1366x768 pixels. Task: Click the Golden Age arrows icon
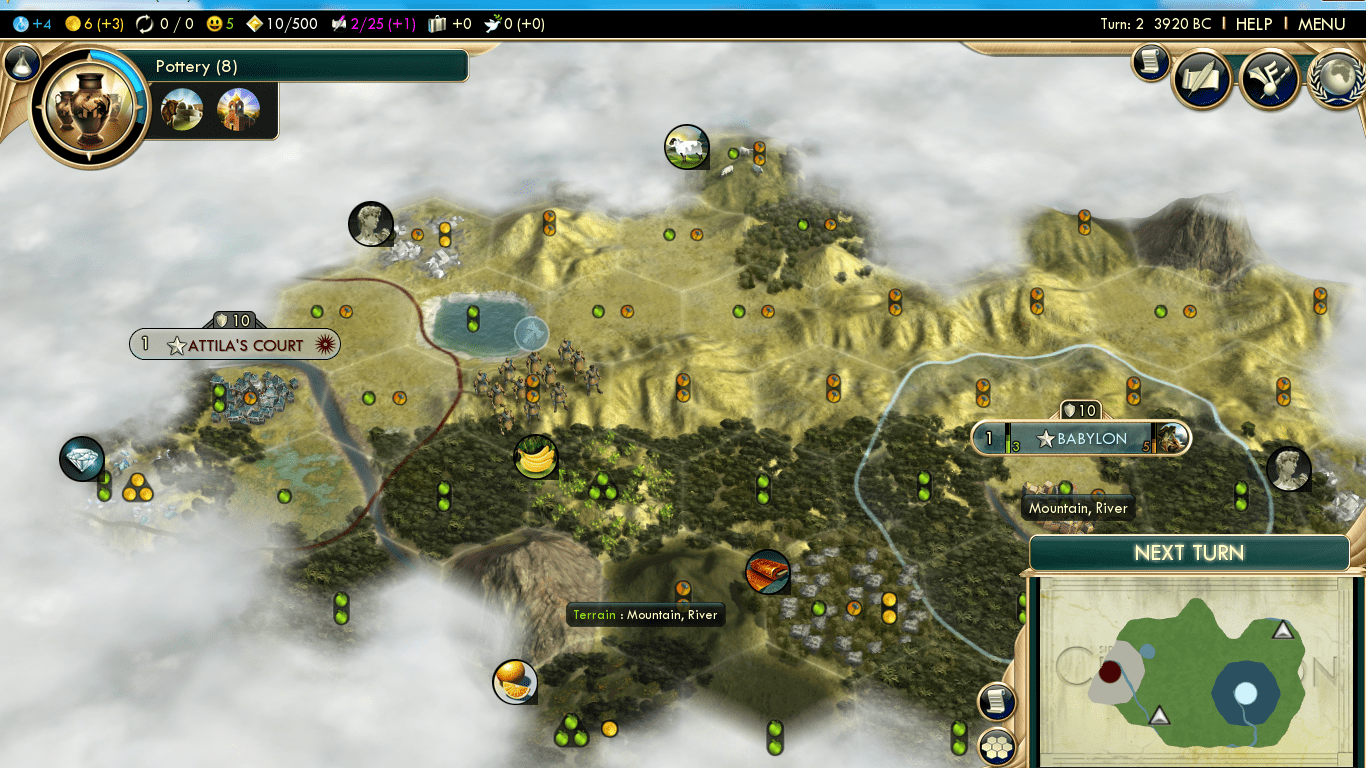click(x=145, y=22)
